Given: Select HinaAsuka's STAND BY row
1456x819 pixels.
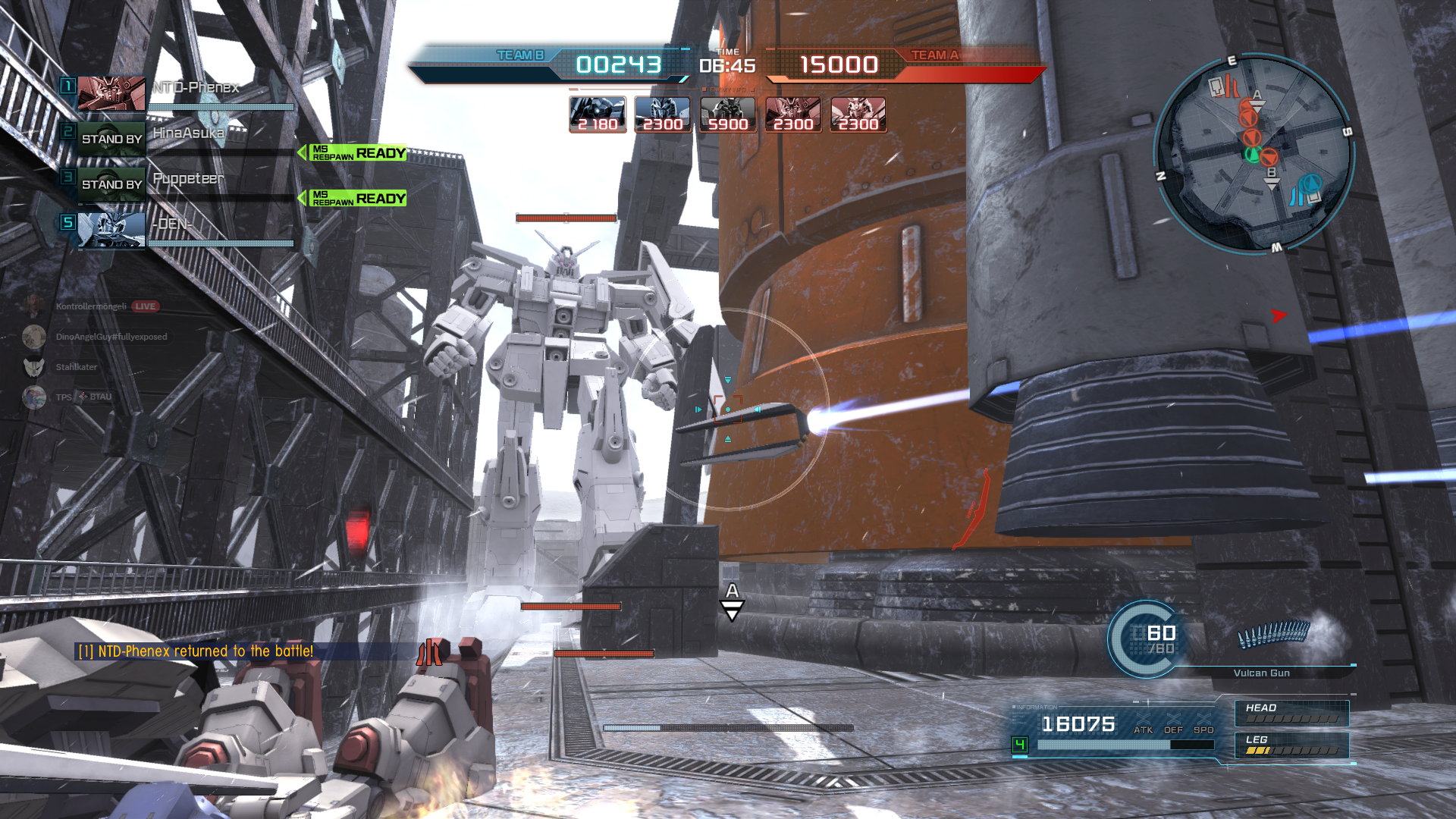Looking at the screenshot, I should coord(111,140).
